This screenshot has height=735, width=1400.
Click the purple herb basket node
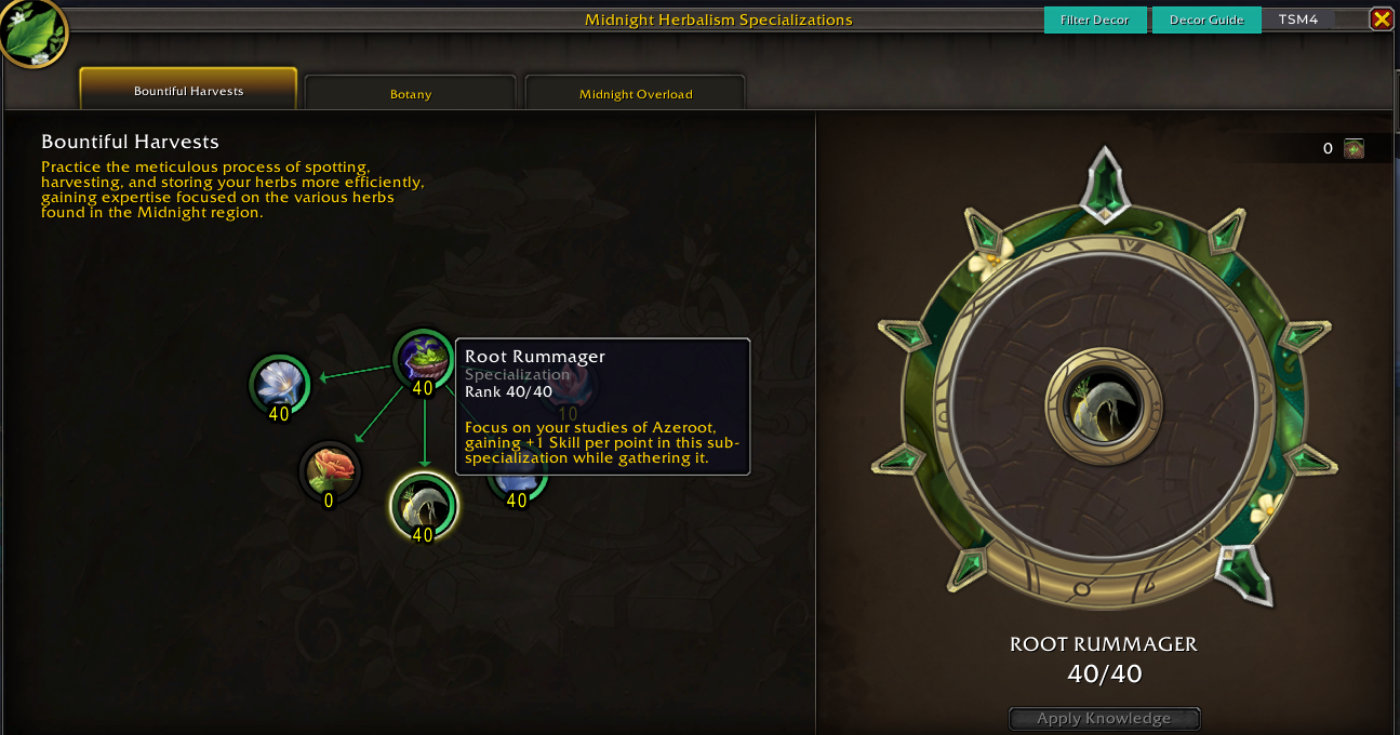pos(423,358)
